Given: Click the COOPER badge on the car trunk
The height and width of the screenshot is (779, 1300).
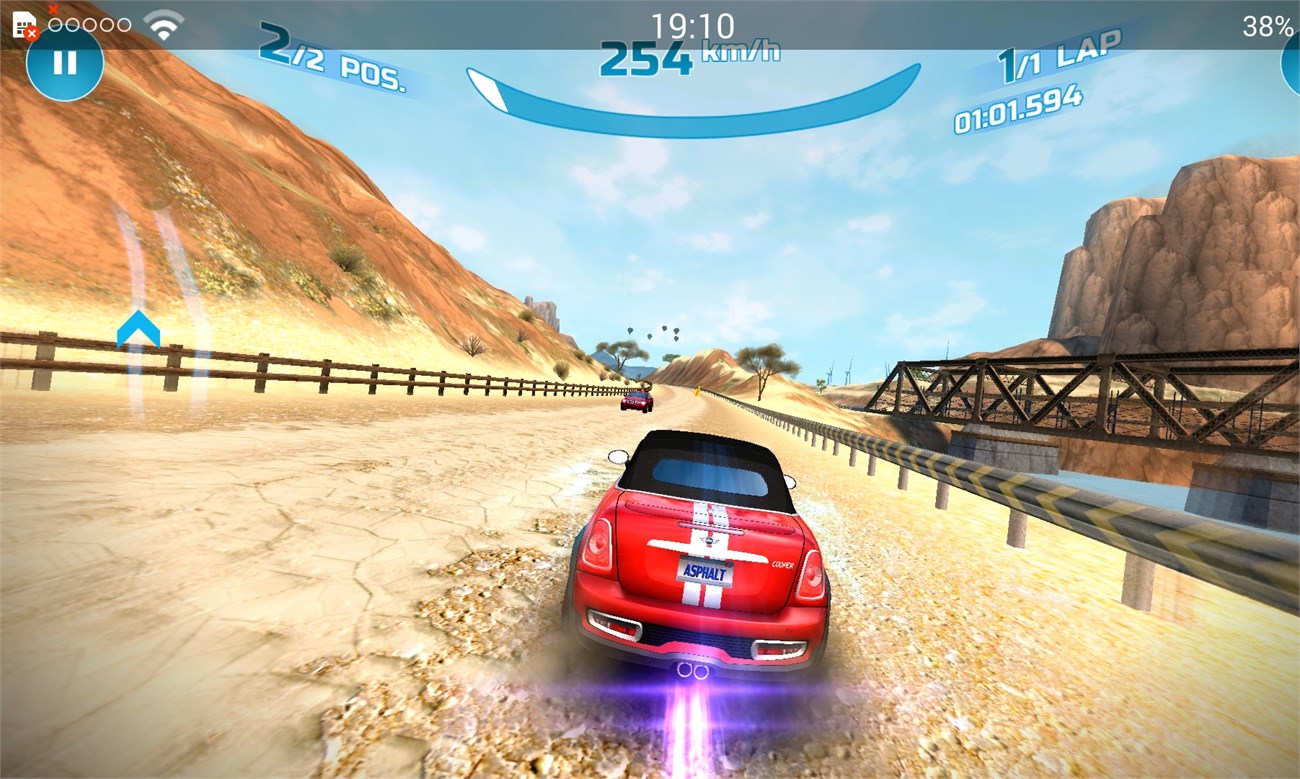Looking at the screenshot, I should click(x=783, y=564).
